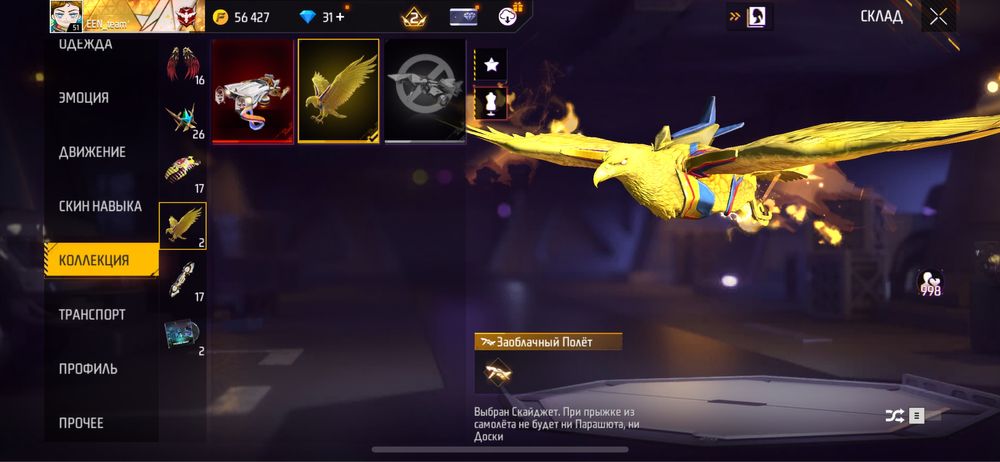1000x462 pixels.
Task: Choose the star-shaped subcategory with 26 items
Action: 183,119
